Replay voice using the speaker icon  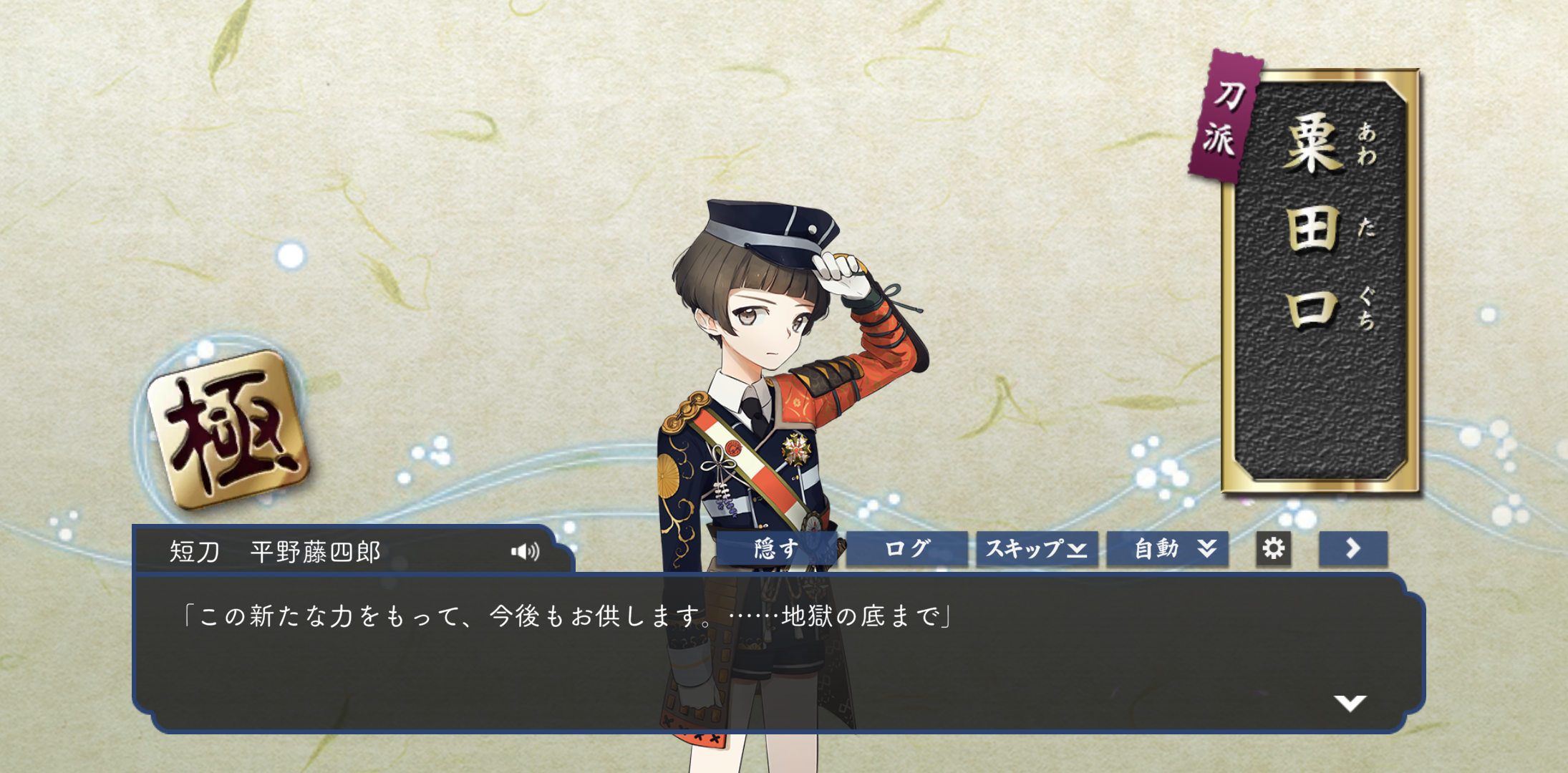[525, 551]
